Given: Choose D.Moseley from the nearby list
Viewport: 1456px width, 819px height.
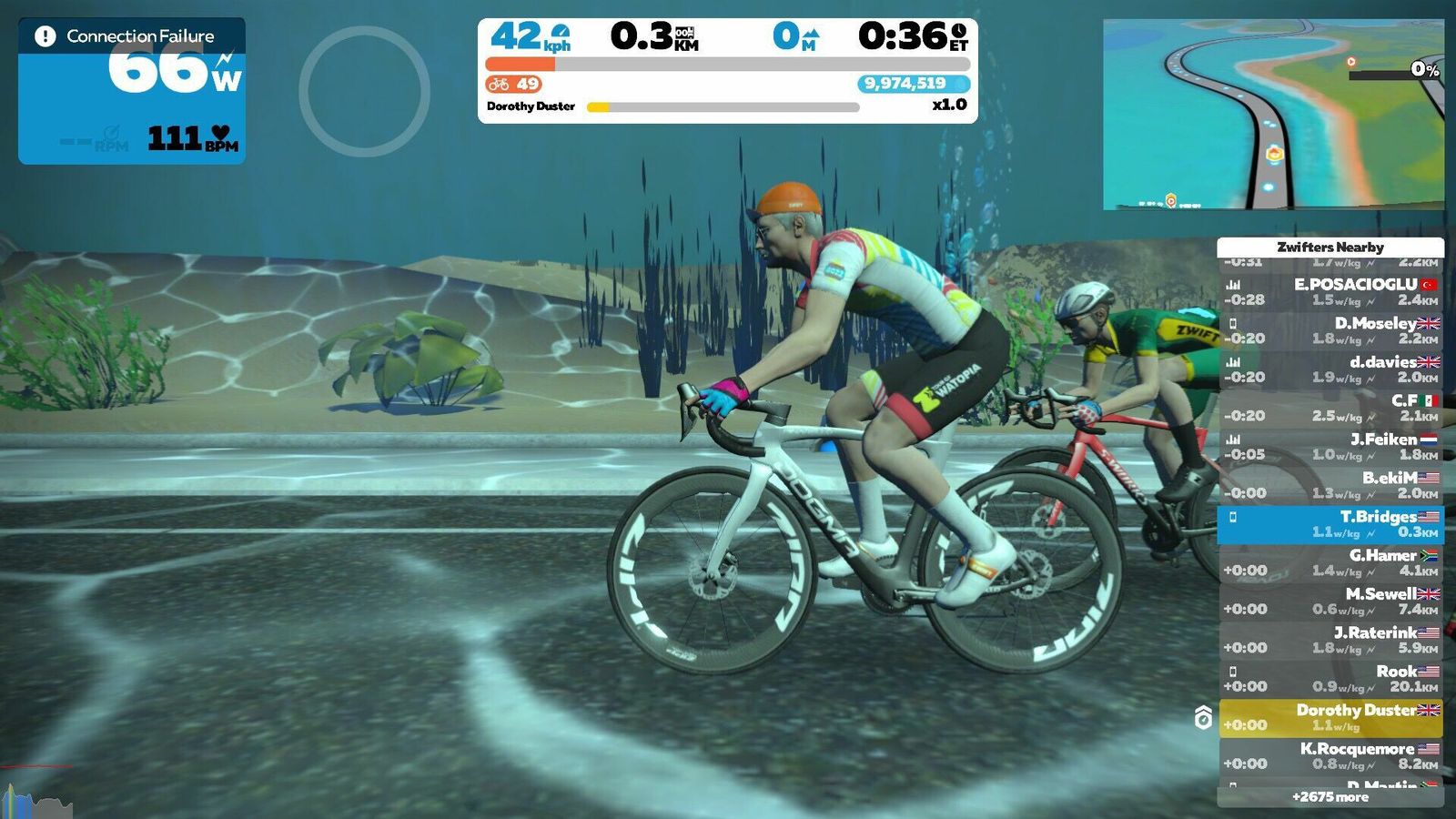Looking at the screenshot, I should (1330, 330).
